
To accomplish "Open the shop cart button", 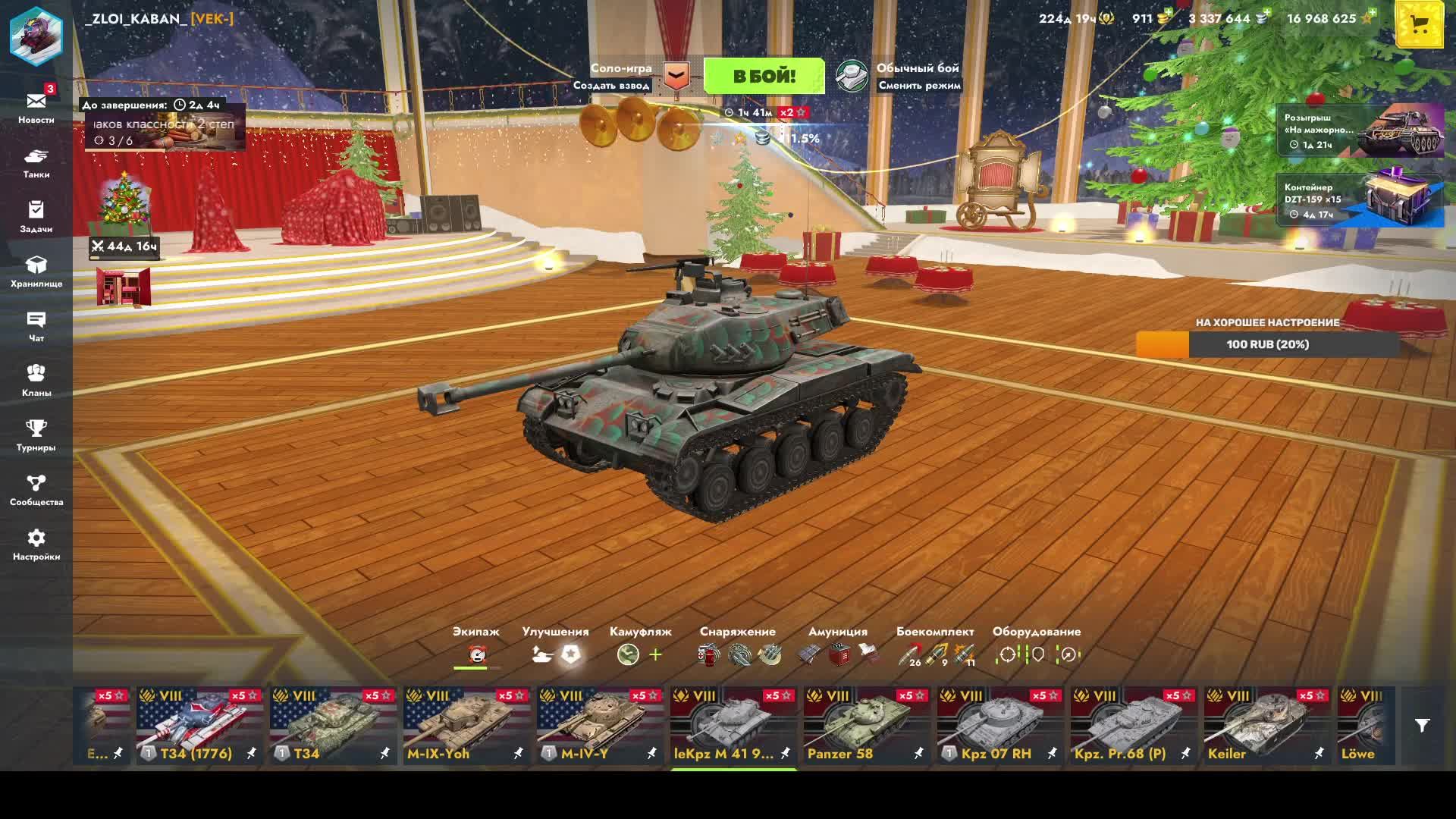I will tap(1419, 25).
